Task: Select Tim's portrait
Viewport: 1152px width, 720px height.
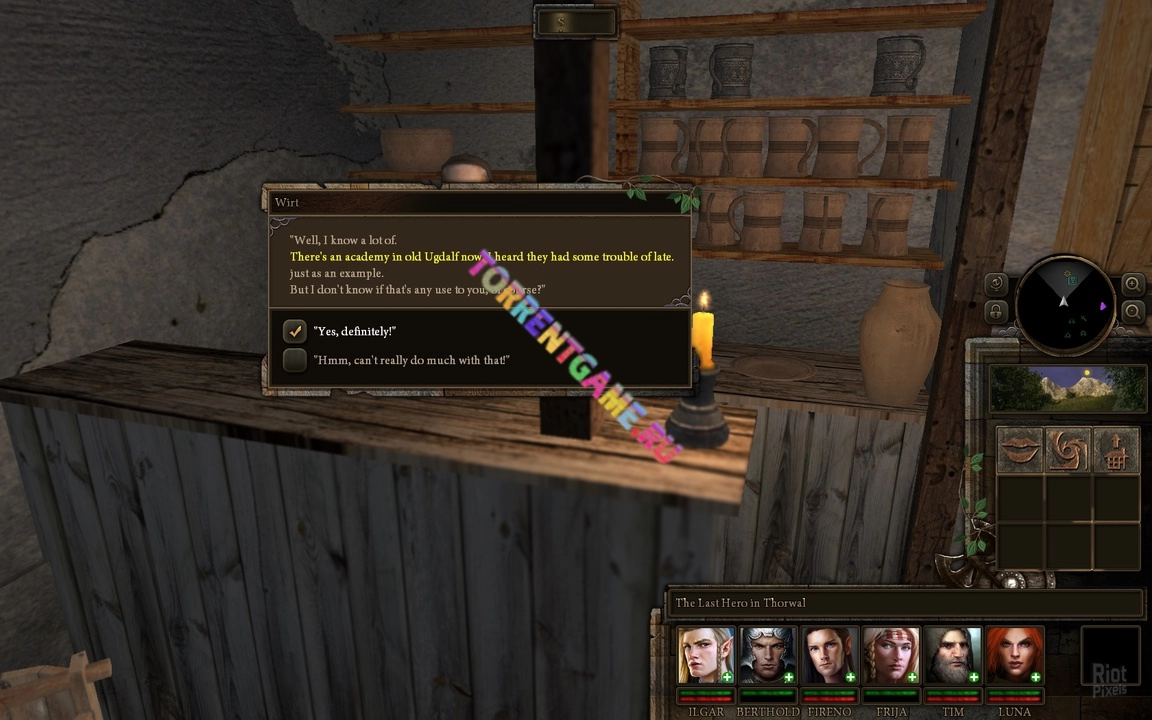Action: 953,655
